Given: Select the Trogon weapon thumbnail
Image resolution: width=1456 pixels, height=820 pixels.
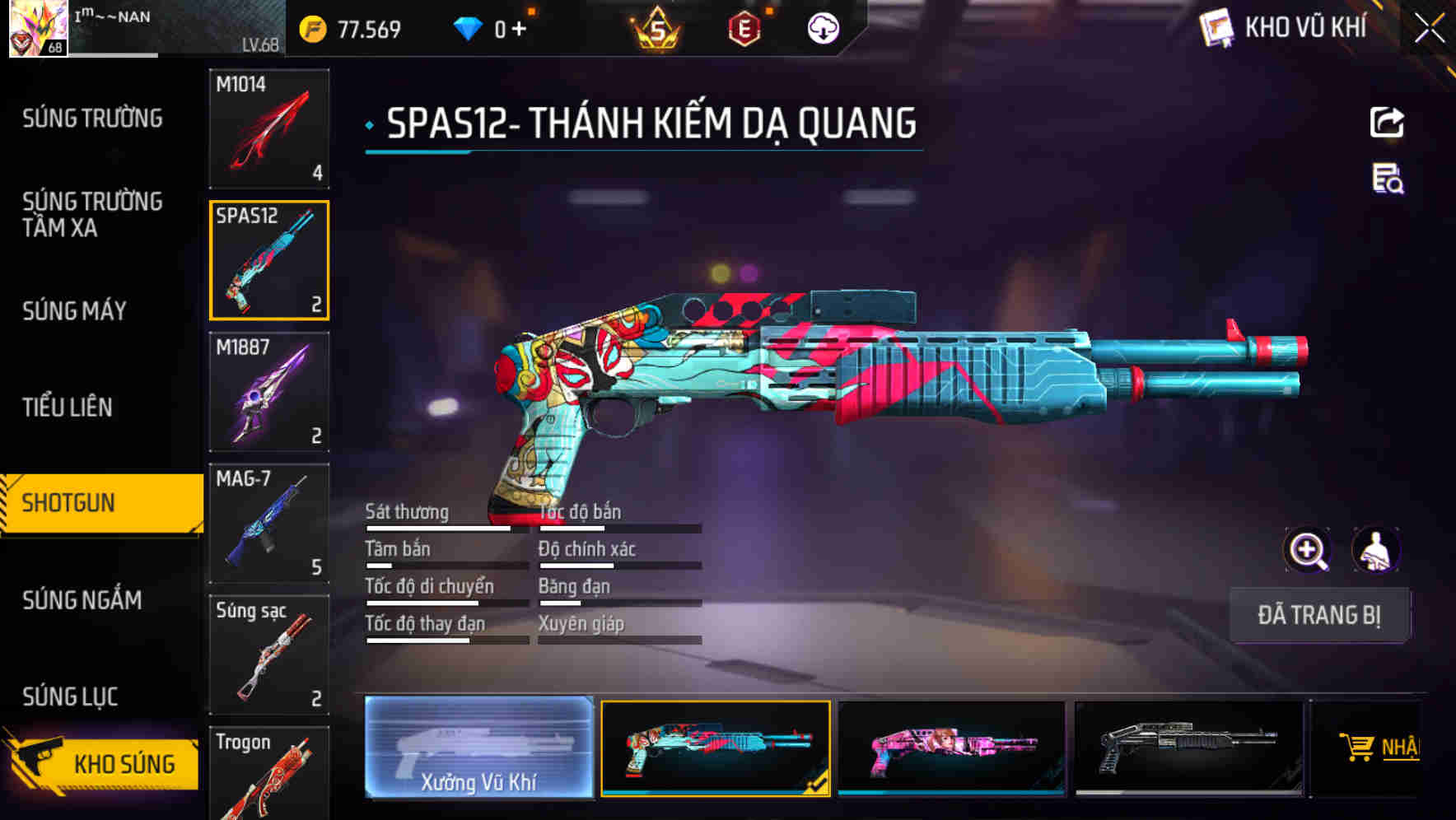Looking at the screenshot, I should pyautogui.click(x=268, y=774).
